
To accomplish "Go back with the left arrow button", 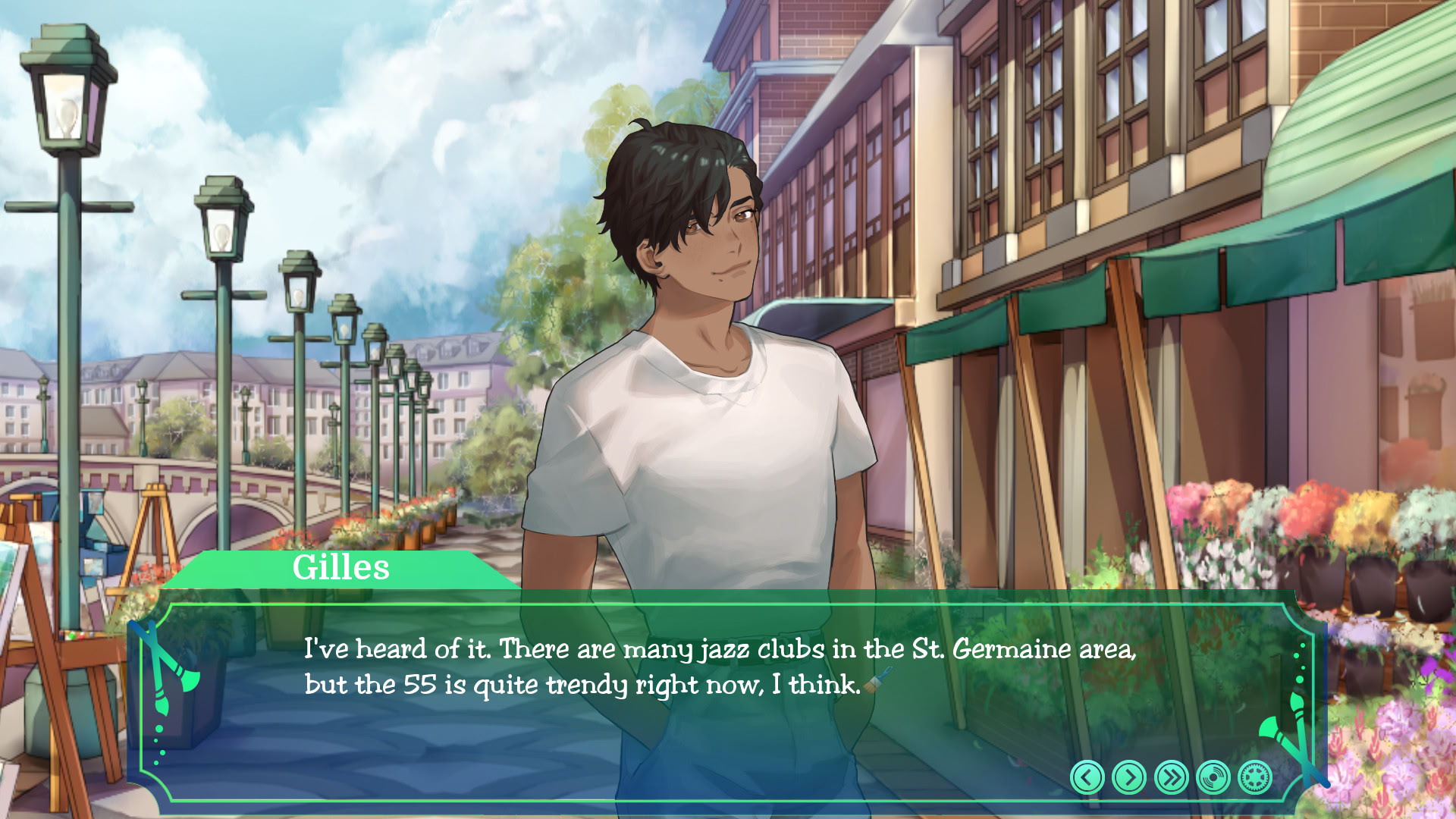I will coord(1087,777).
